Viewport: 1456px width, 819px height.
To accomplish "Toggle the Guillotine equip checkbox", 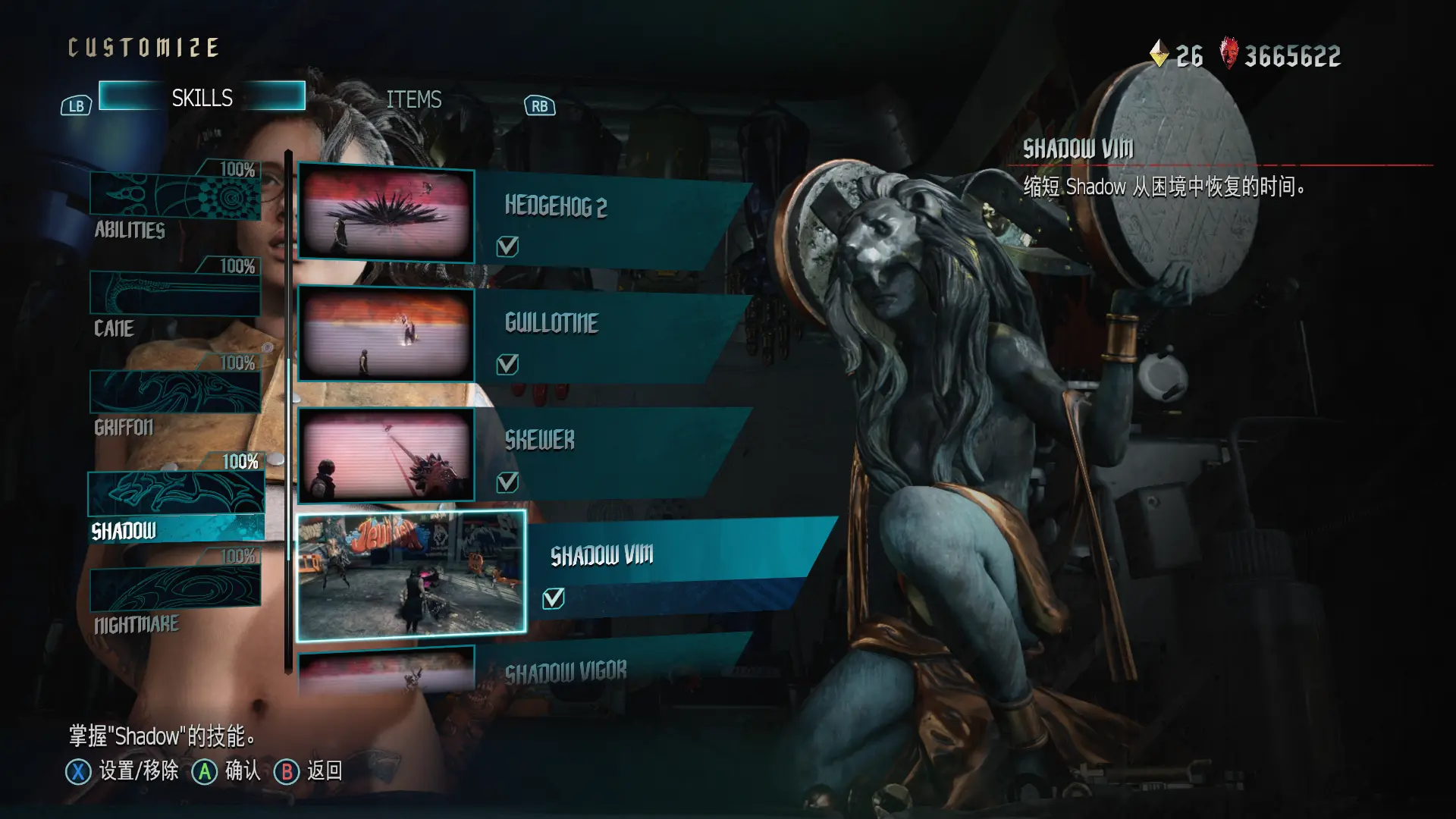I will coord(507,365).
